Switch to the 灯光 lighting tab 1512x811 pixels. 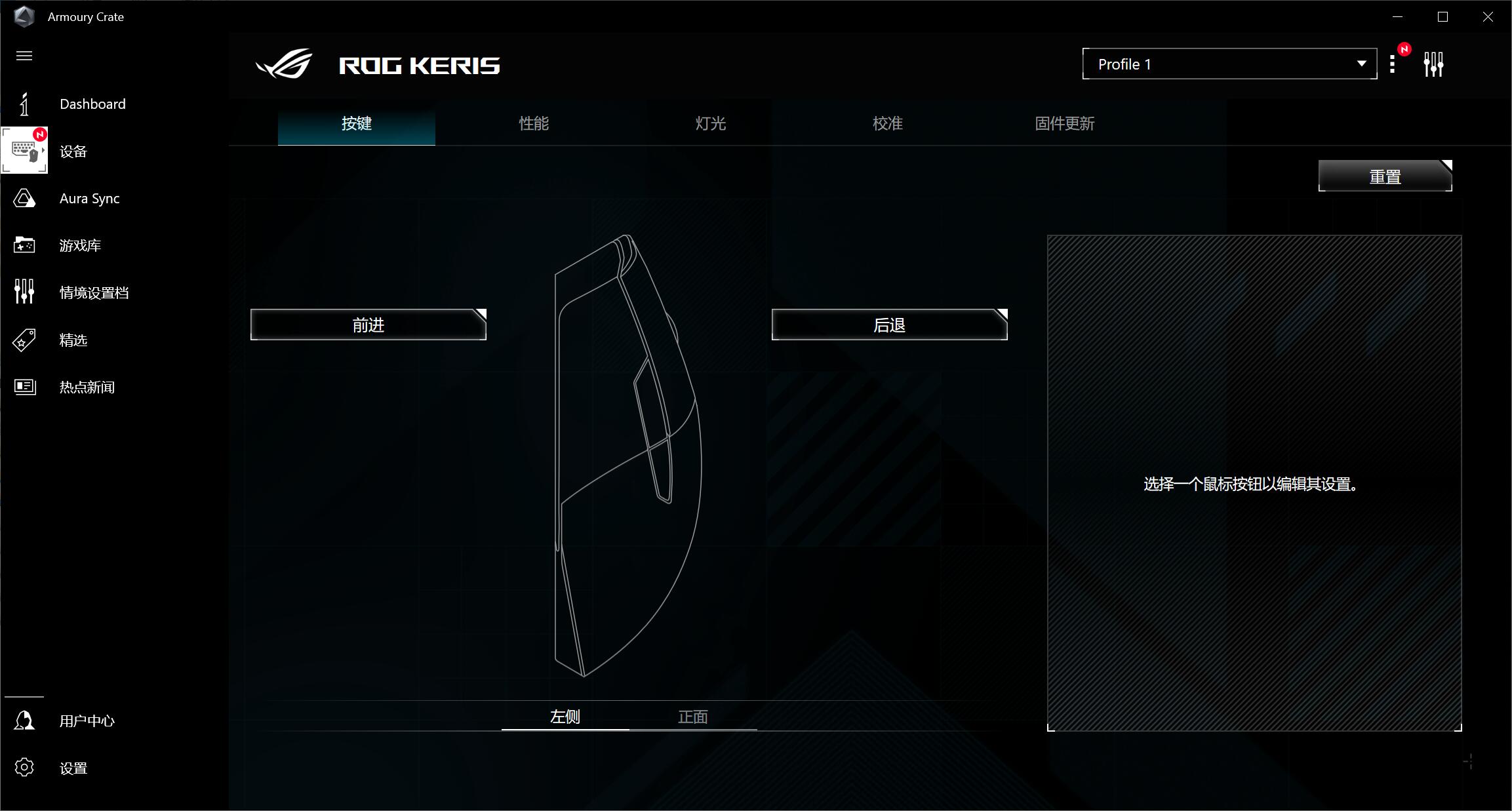point(711,123)
